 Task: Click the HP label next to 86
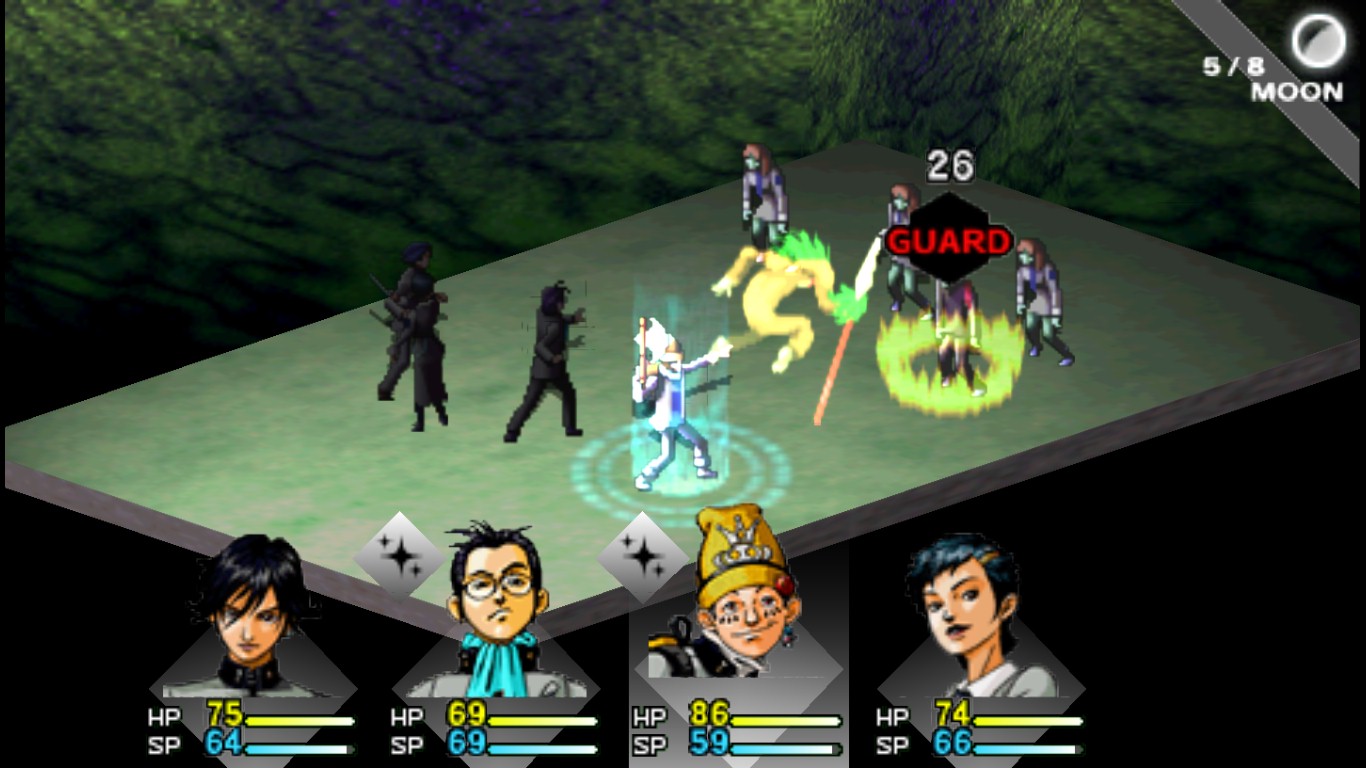(651, 716)
